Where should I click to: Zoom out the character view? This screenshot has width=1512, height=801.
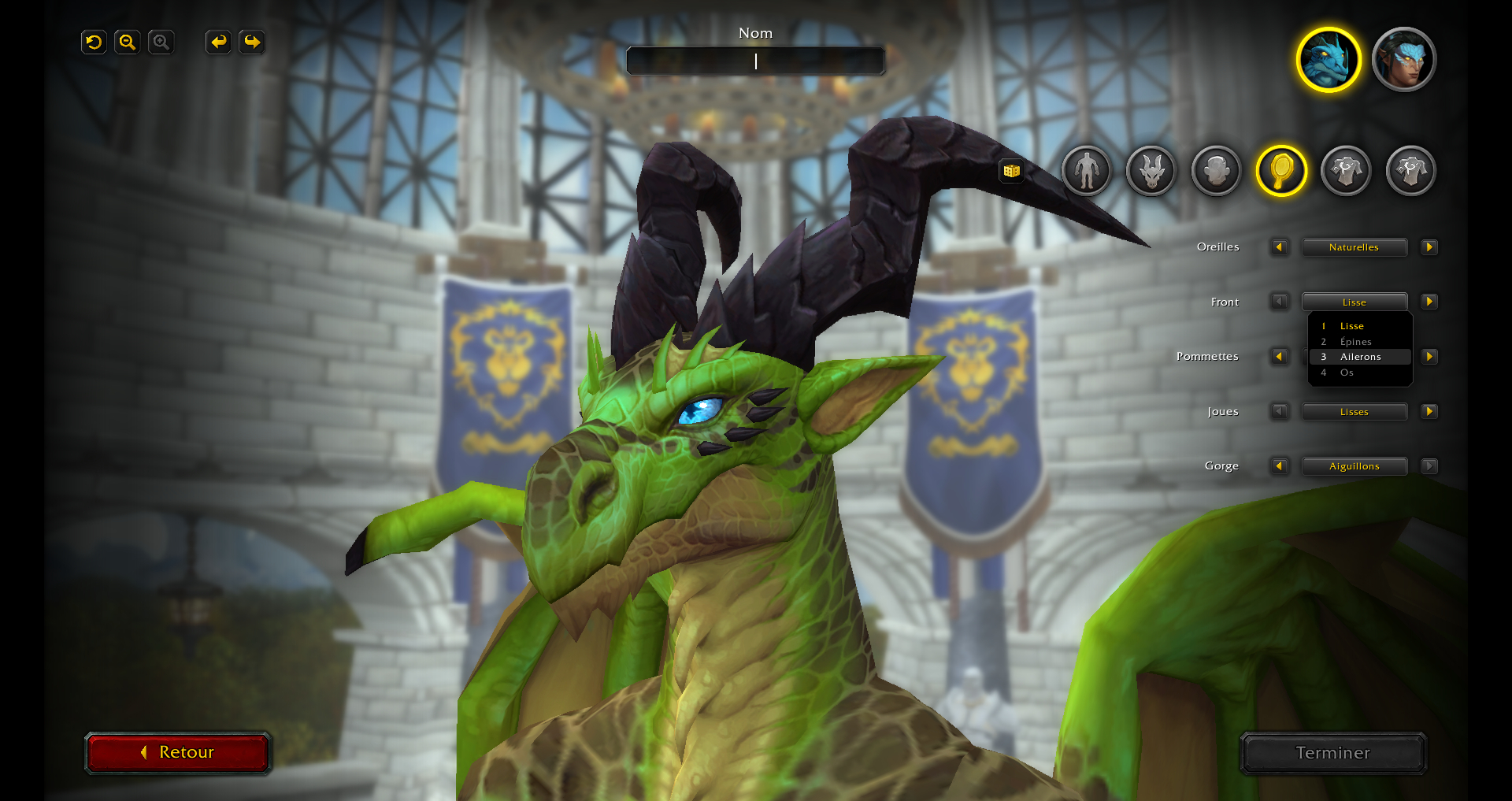(128, 43)
